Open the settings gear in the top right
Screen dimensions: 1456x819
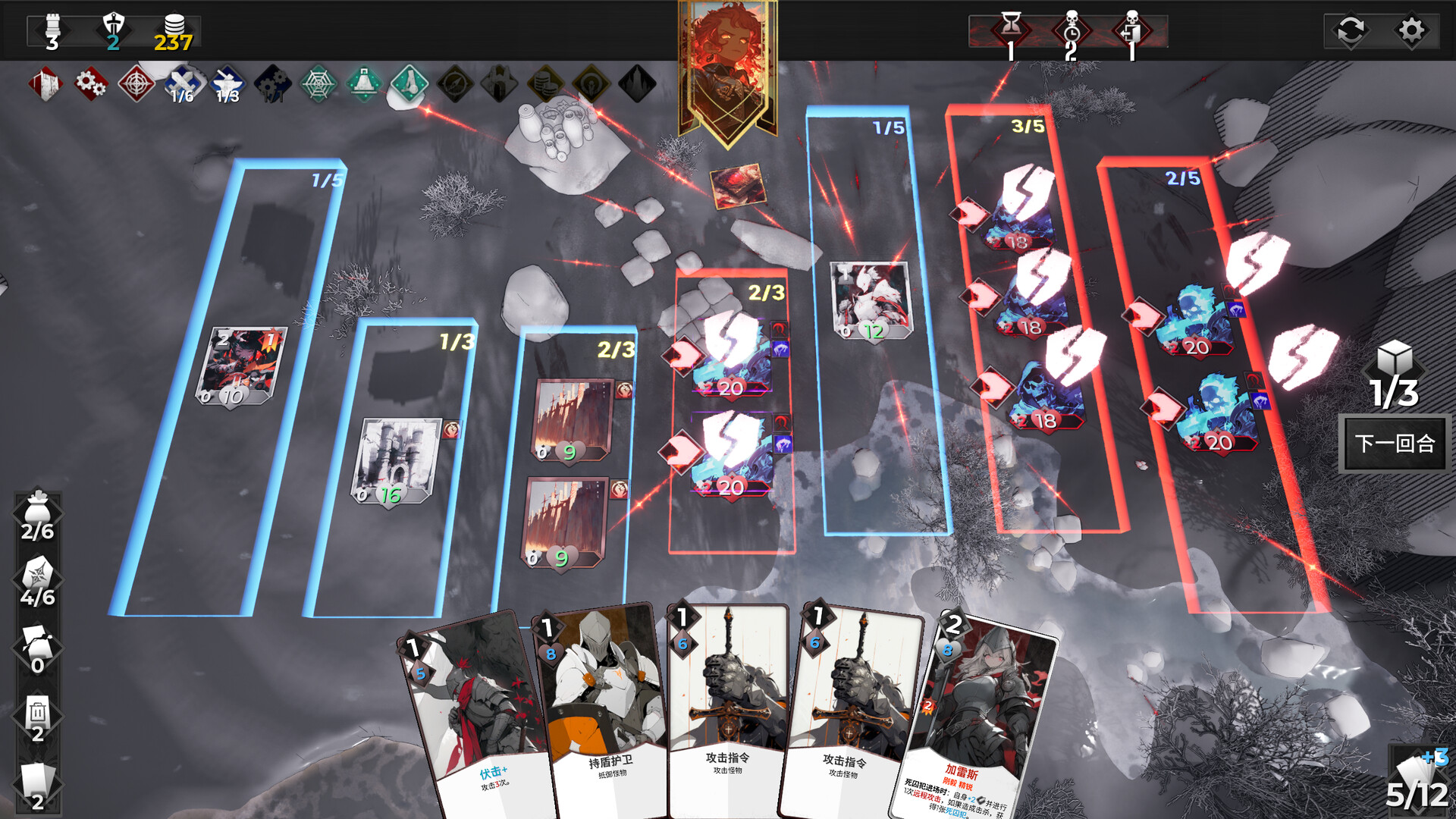point(1411,31)
